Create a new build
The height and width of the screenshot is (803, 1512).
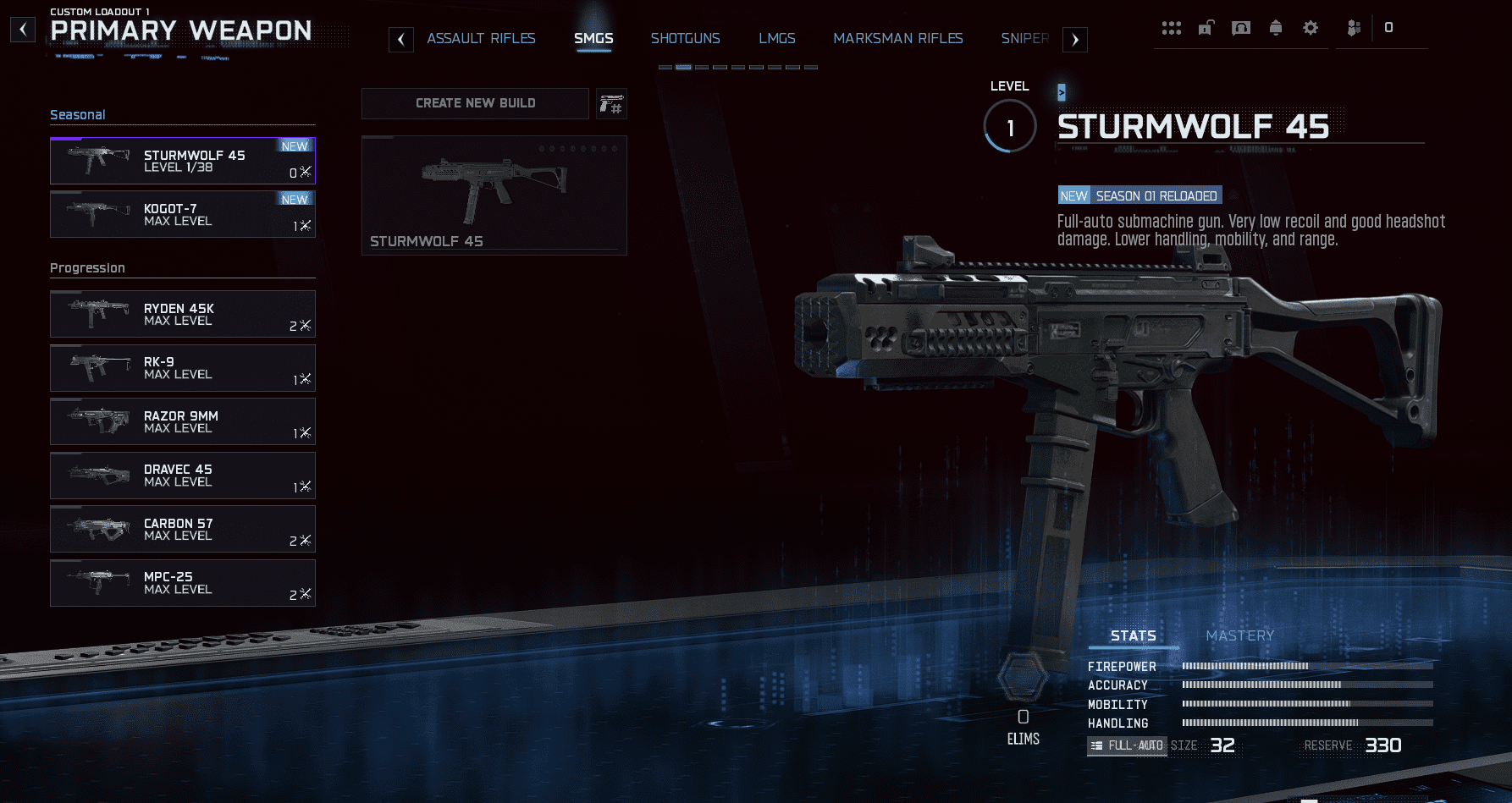475,103
